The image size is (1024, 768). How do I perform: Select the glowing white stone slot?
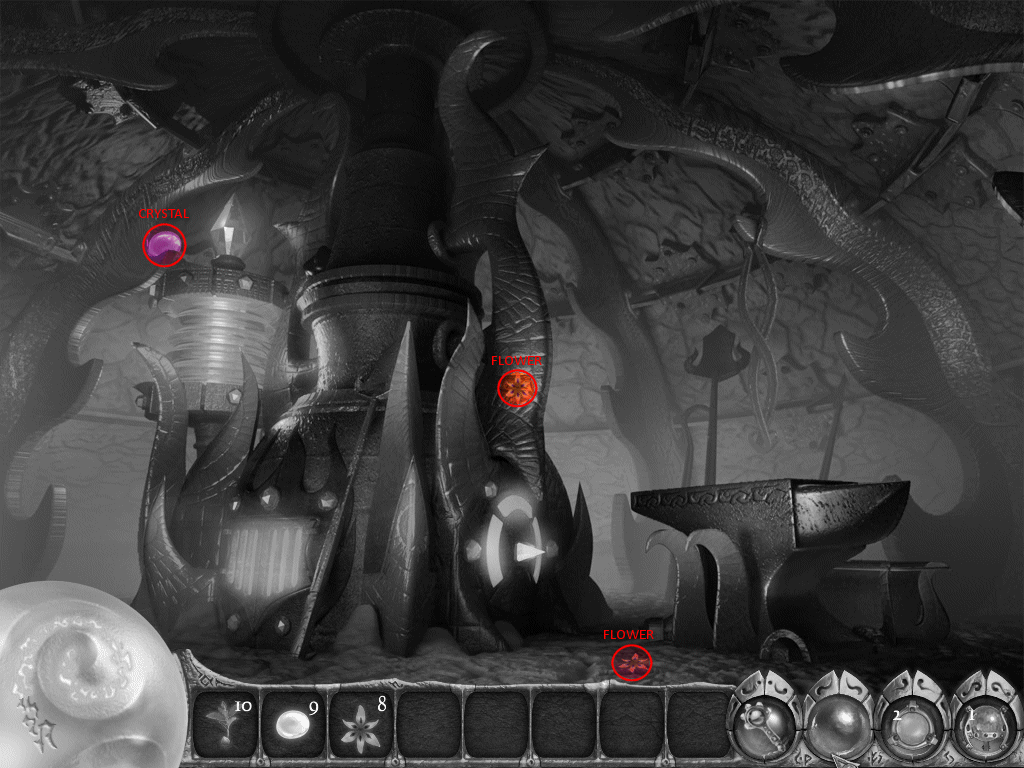[x=293, y=724]
